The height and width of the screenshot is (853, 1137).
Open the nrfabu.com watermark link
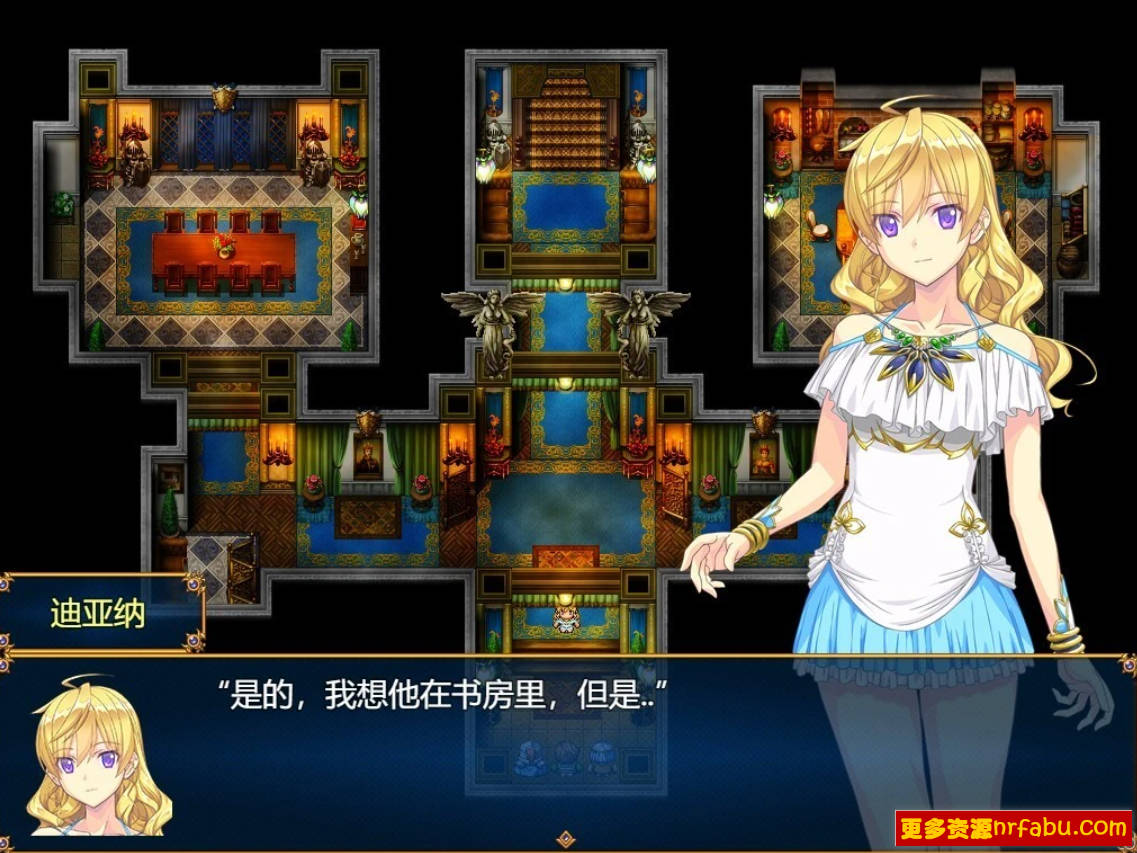(1012, 828)
